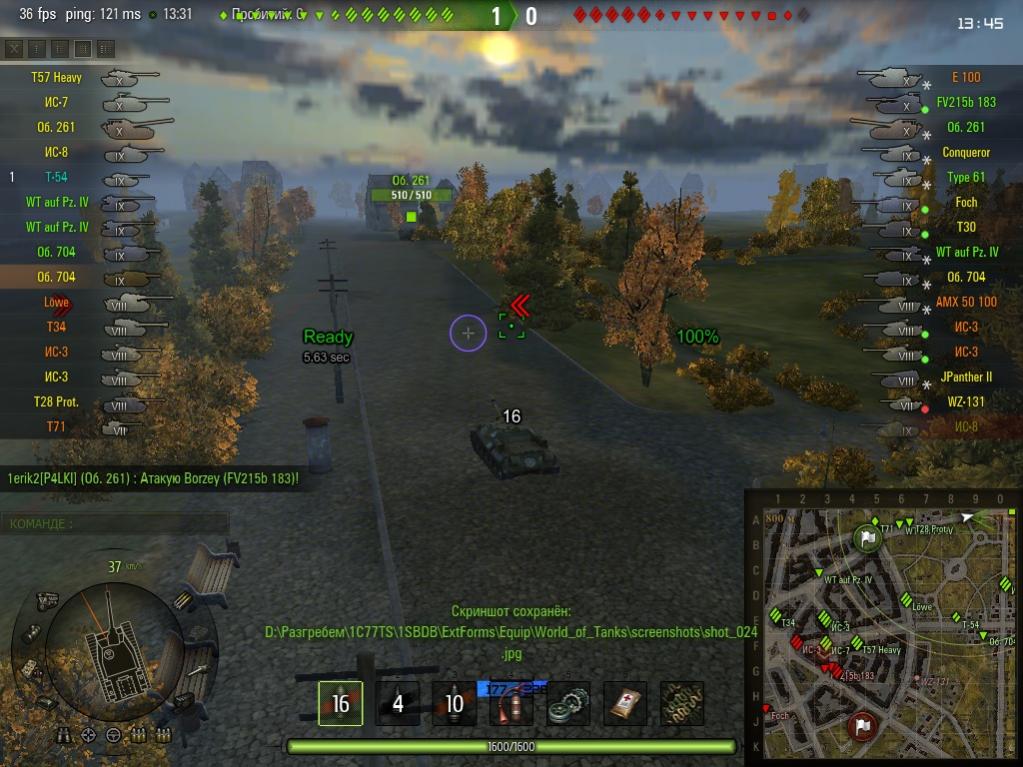The height and width of the screenshot is (767, 1023).
Task: Activate the repair kit with gear wheels
Action: pyautogui.click(x=568, y=703)
